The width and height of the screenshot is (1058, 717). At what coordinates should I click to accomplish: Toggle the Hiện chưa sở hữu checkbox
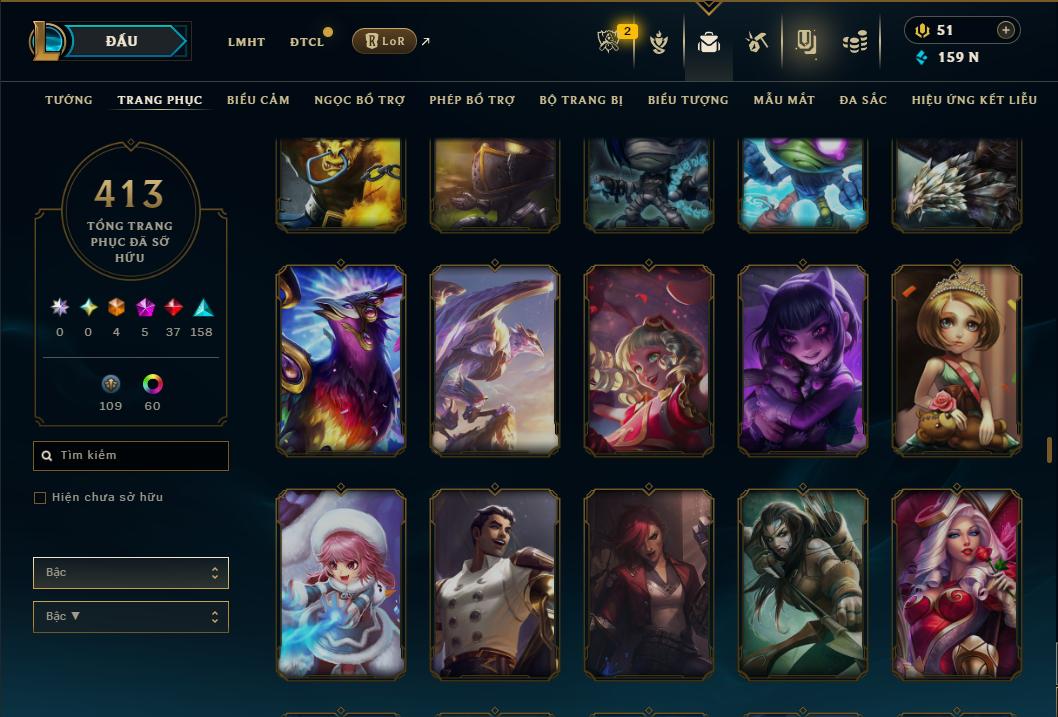pos(40,498)
